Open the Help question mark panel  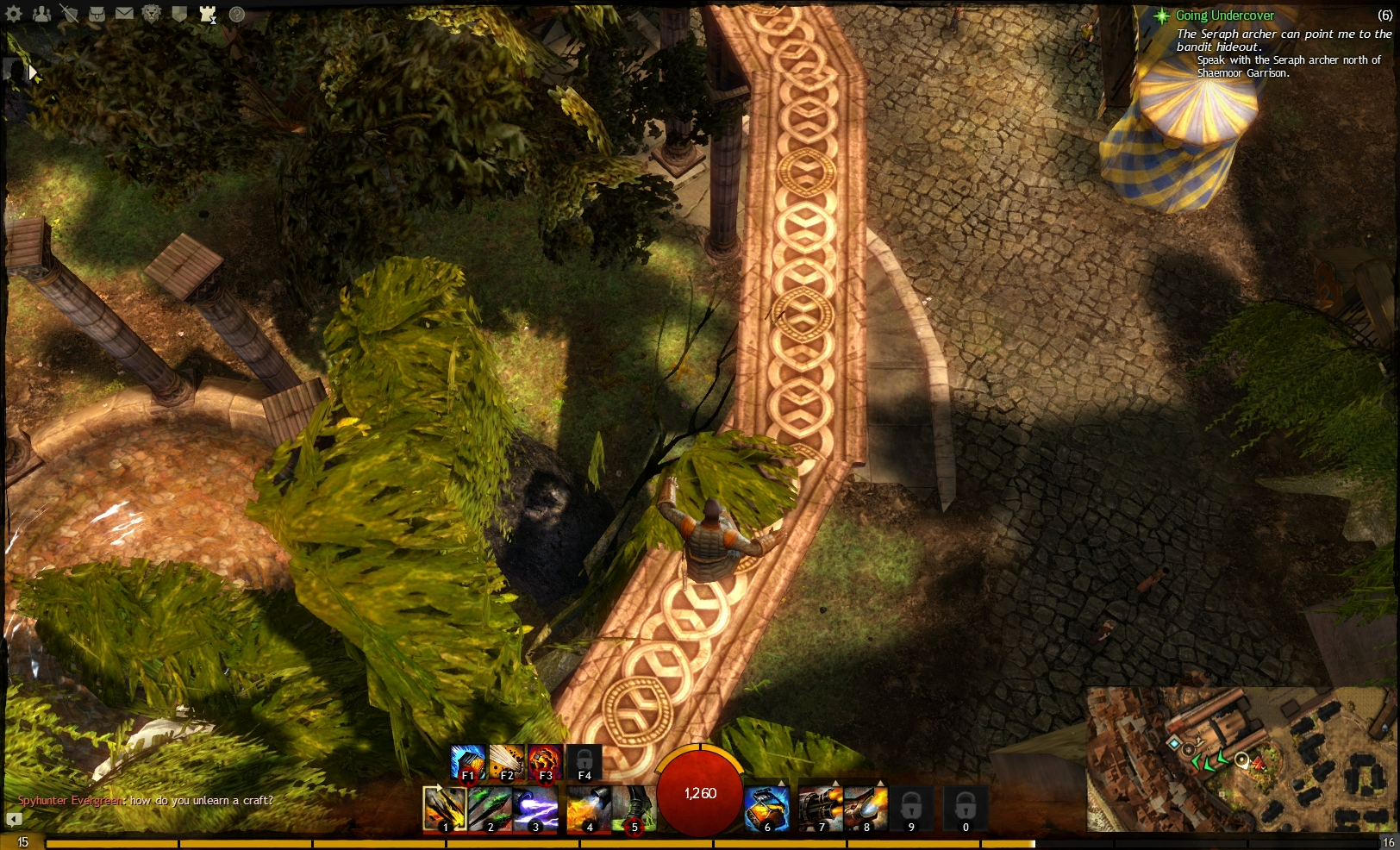[235, 14]
